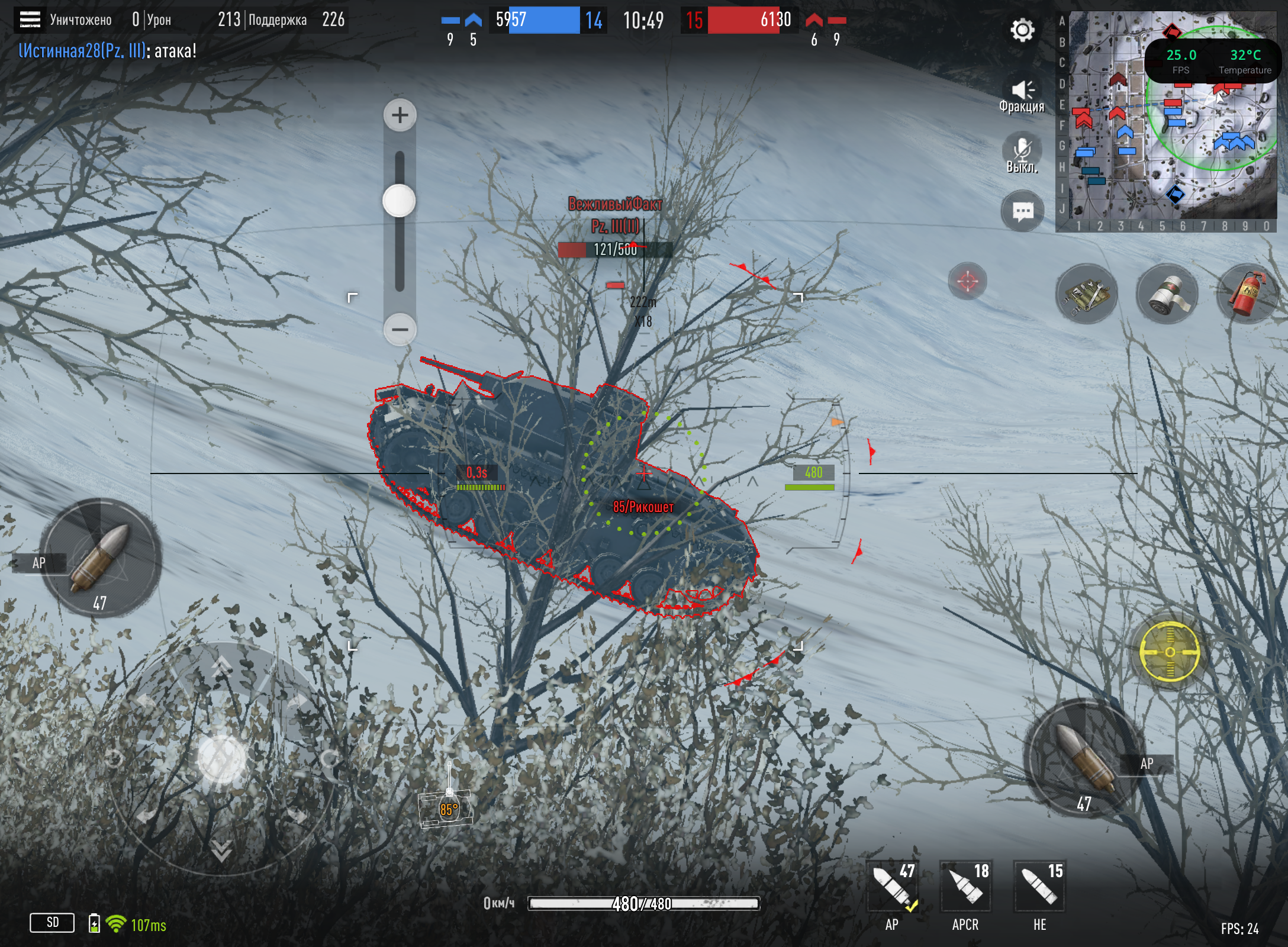Fire with the right AP shell button
1288x947 pixels.
click(1084, 759)
